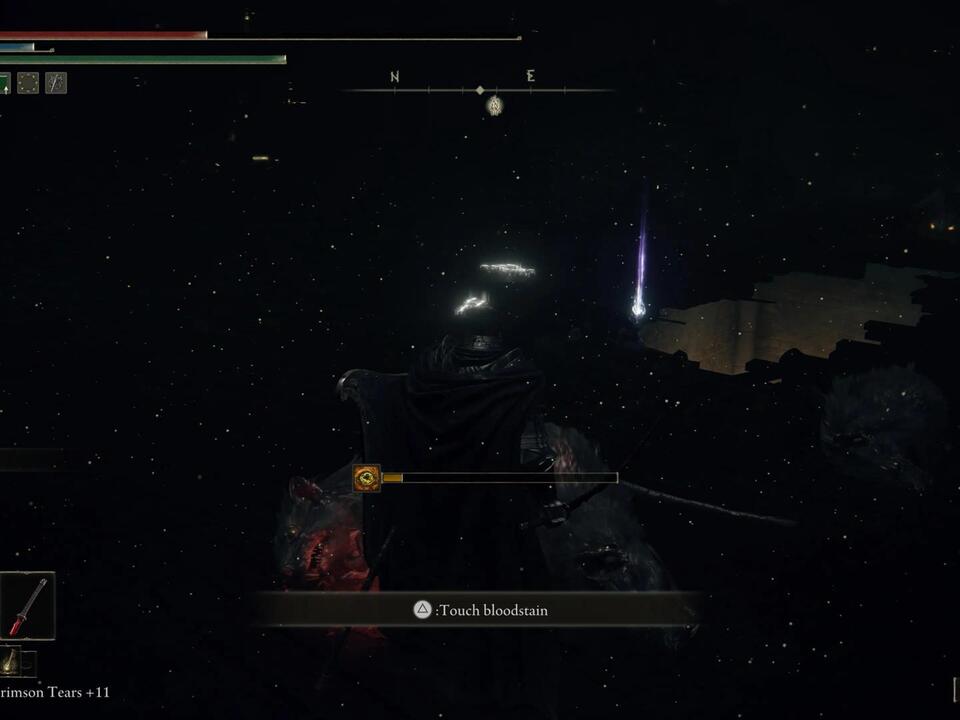Select the red-handled katana weapon slot
The image size is (960, 720).
pyautogui.click(x=26, y=606)
